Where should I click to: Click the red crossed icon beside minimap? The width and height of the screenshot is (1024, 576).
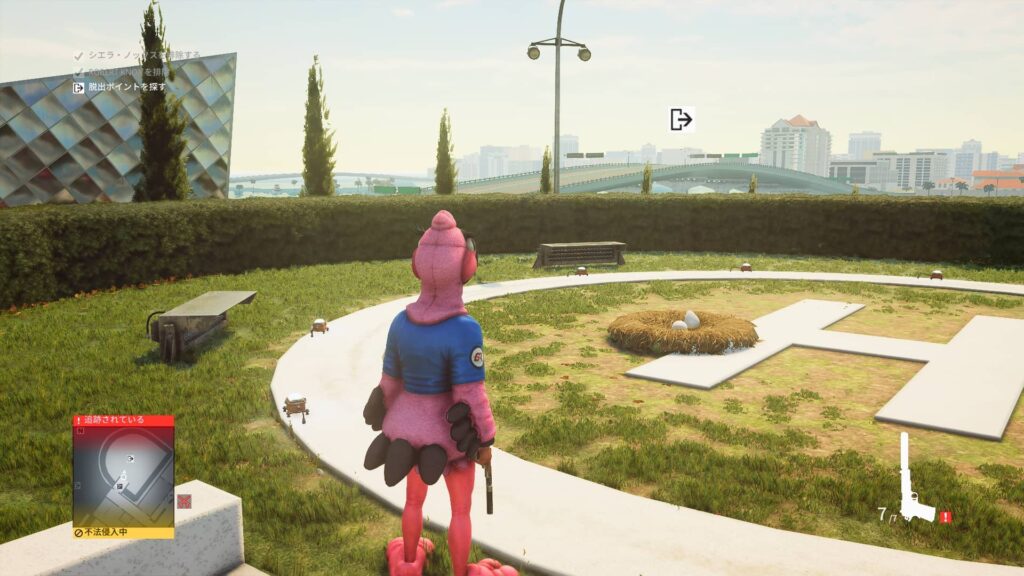(184, 501)
